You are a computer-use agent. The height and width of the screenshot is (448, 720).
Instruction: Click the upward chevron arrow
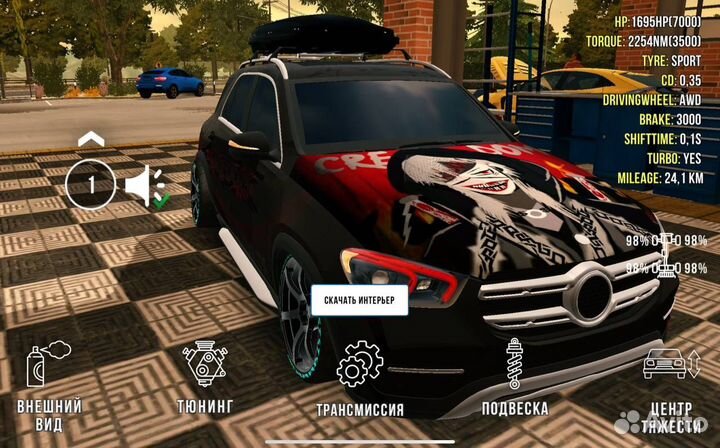(90, 138)
